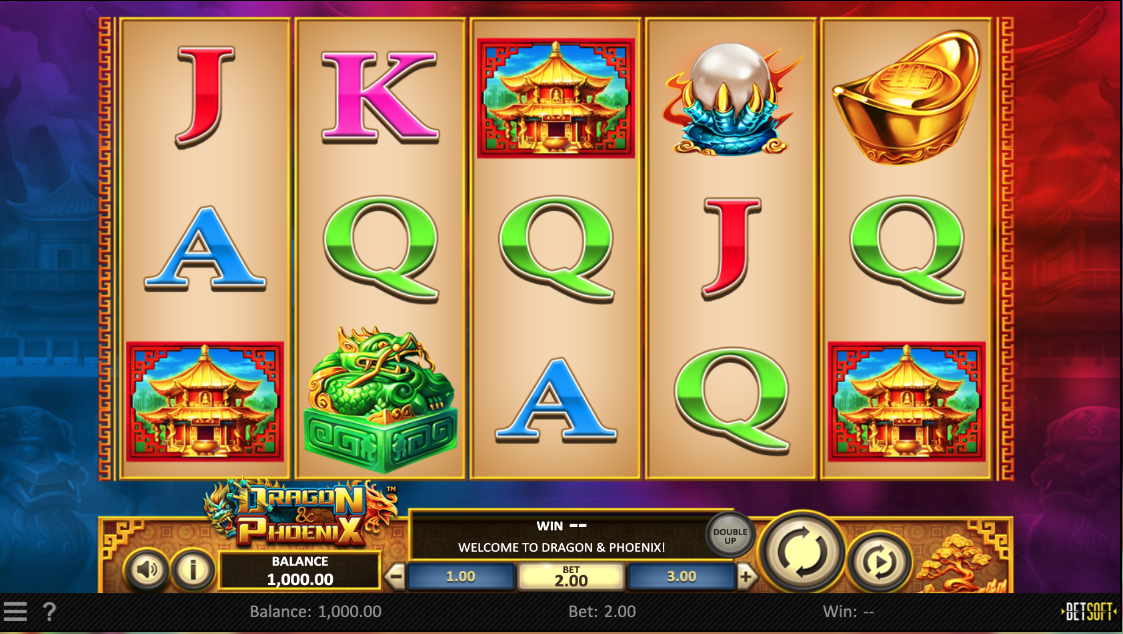Activate the autoplay spin button
The height and width of the screenshot is (634, 1123).
879,563
